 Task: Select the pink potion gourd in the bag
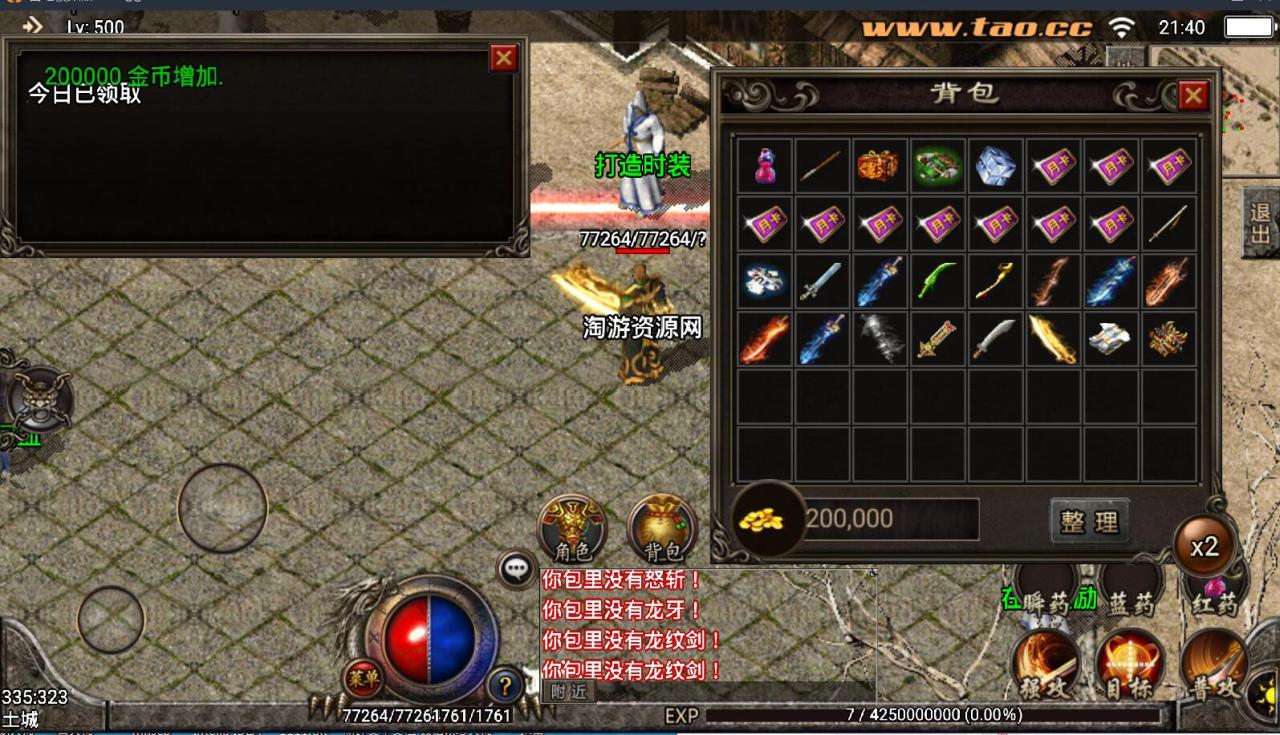coord(765,166)
